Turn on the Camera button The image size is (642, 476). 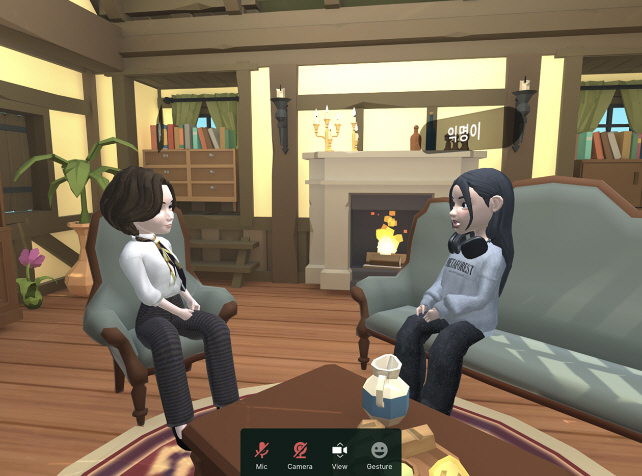tap(300, 452)
